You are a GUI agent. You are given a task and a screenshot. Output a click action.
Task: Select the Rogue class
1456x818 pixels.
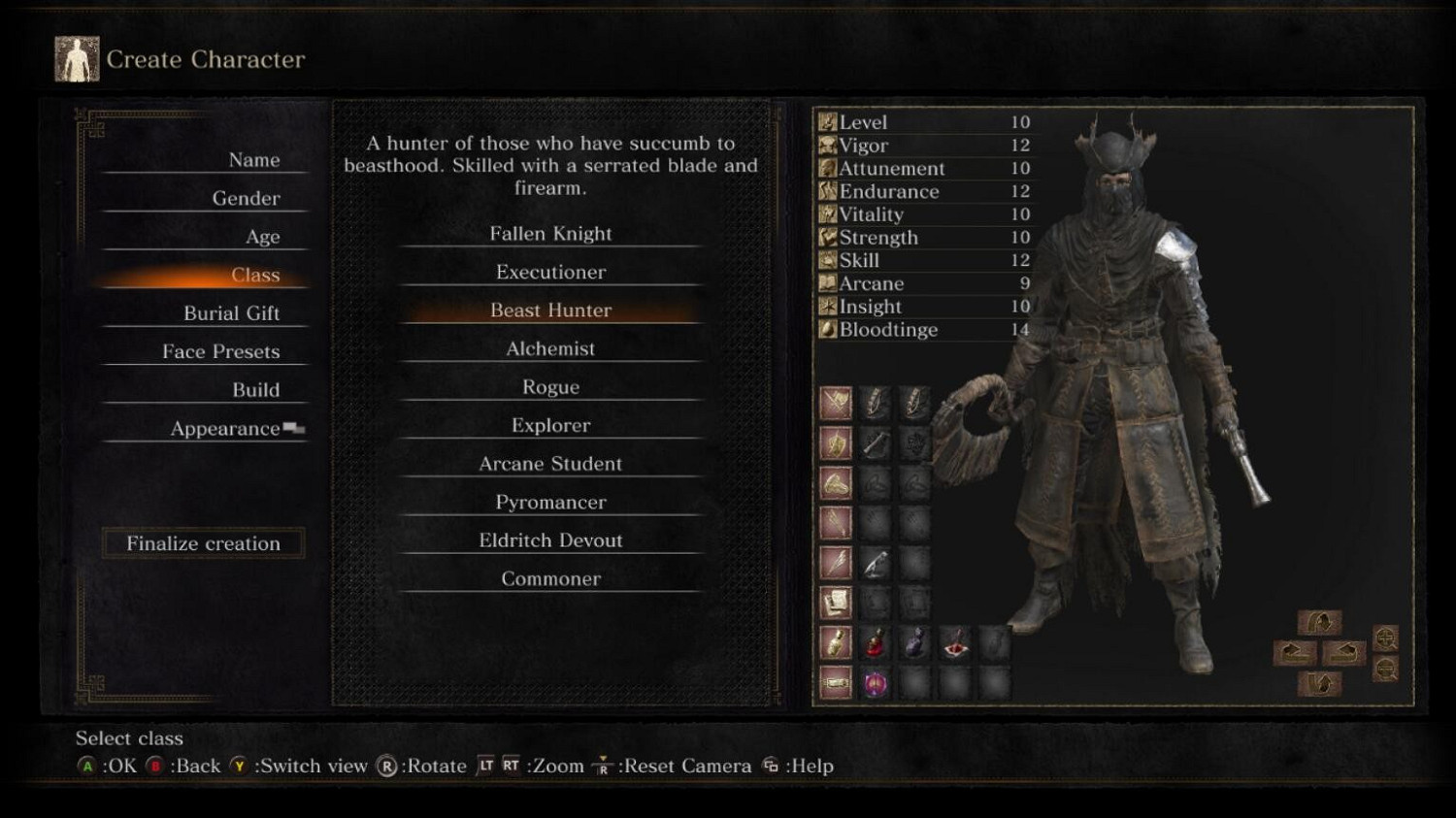click(550, 387)
